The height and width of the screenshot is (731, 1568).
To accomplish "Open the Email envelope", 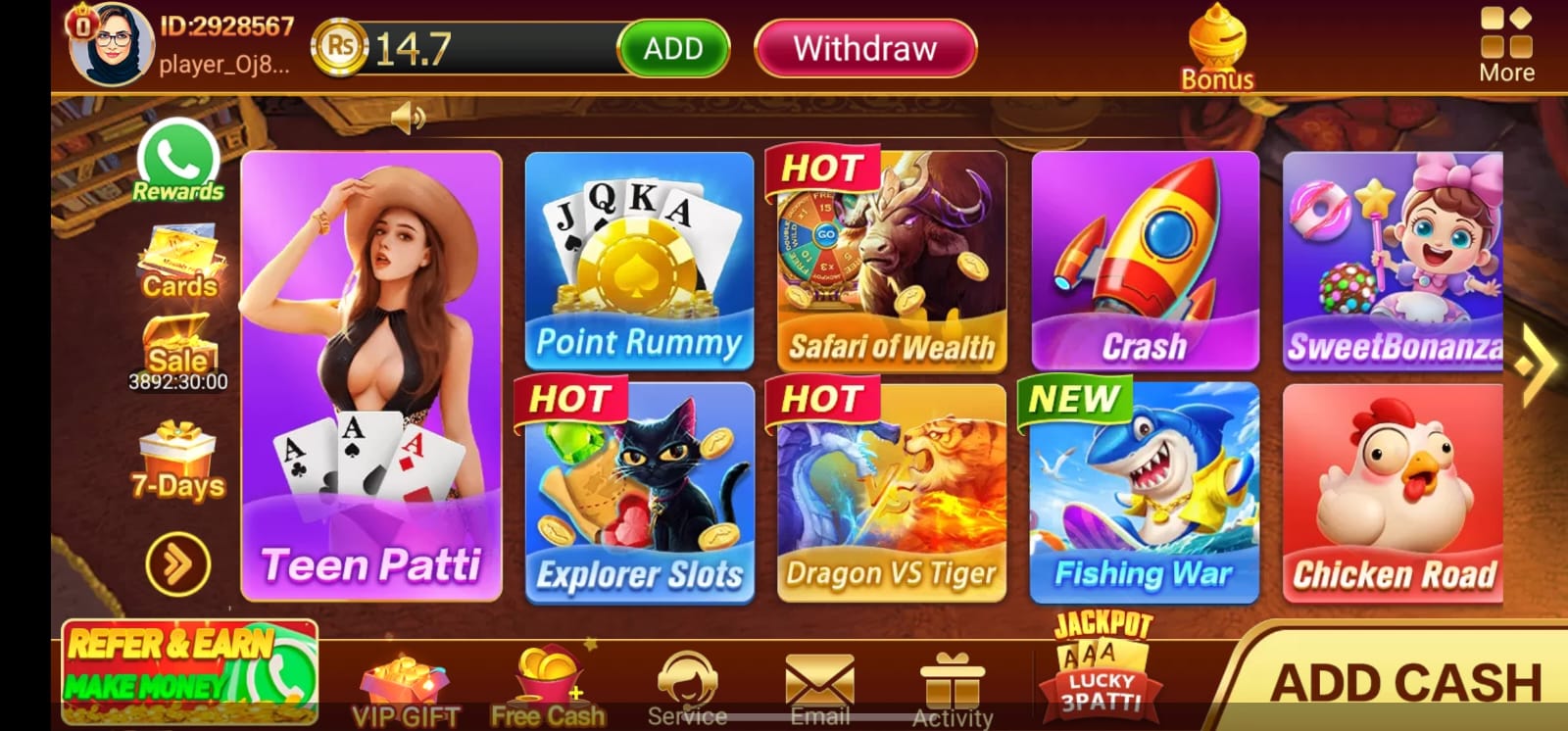I will (820, 676).
